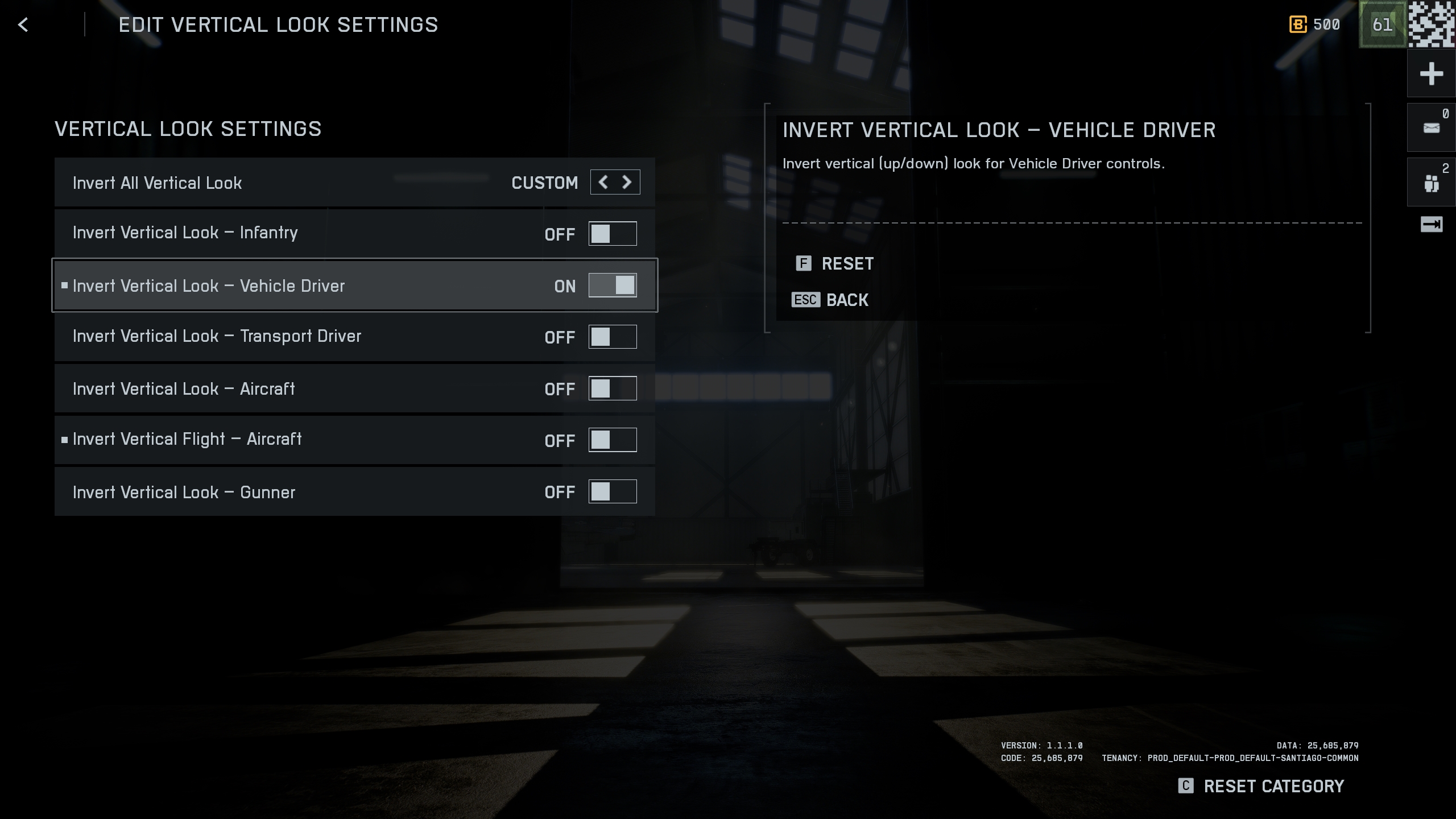The width and height of the screenshot is (1456, 819).
Task: Go back using the top-left arrow
Action: [23, 24]
